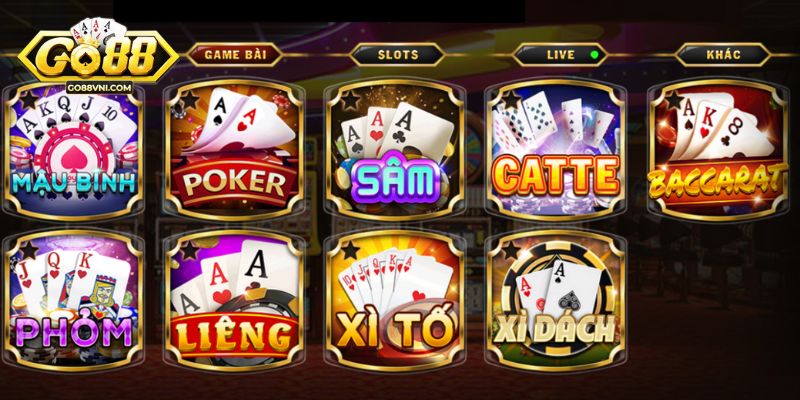Switch to the Khác tab

click(x=721, y=54)
